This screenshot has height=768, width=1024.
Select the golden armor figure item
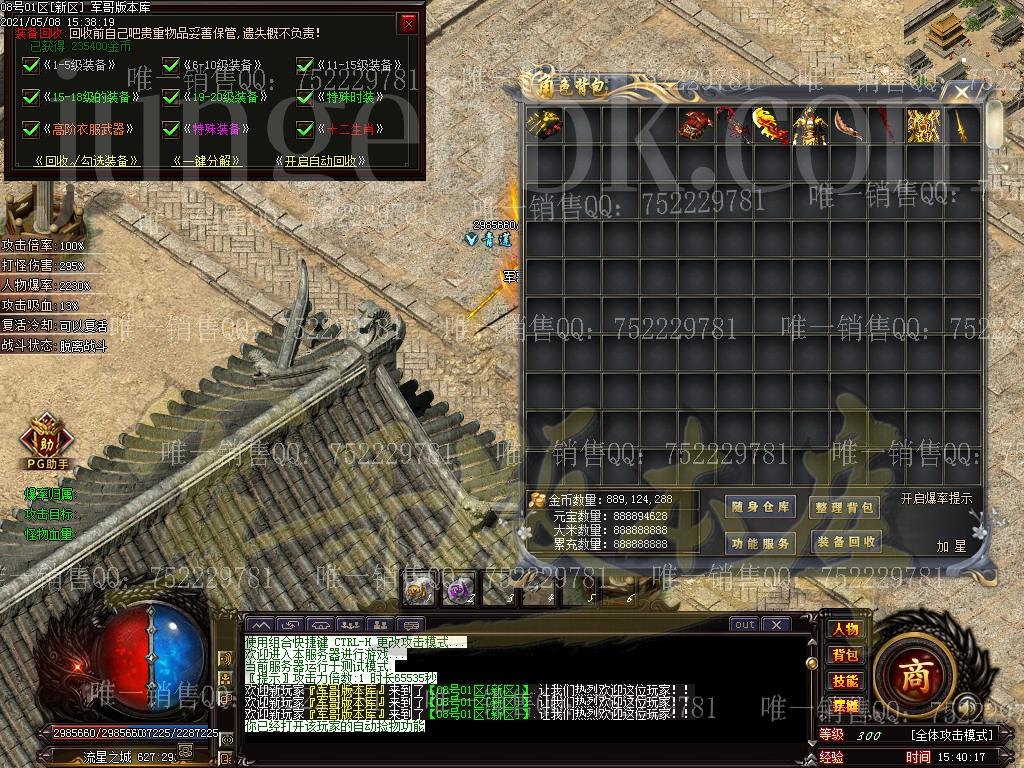(x=808, y=126)
